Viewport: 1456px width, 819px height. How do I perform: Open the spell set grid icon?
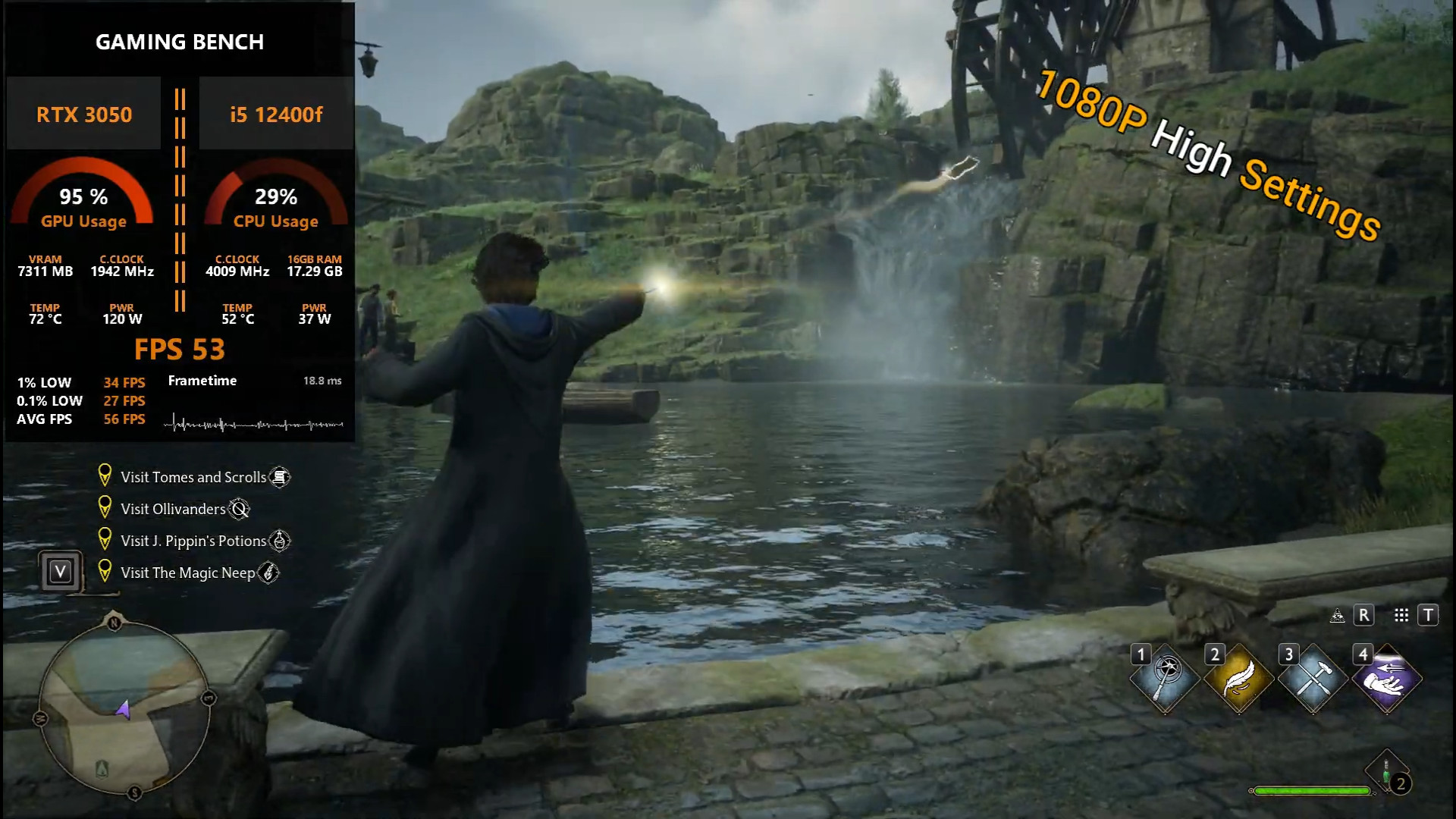[x=1401, y=615]
